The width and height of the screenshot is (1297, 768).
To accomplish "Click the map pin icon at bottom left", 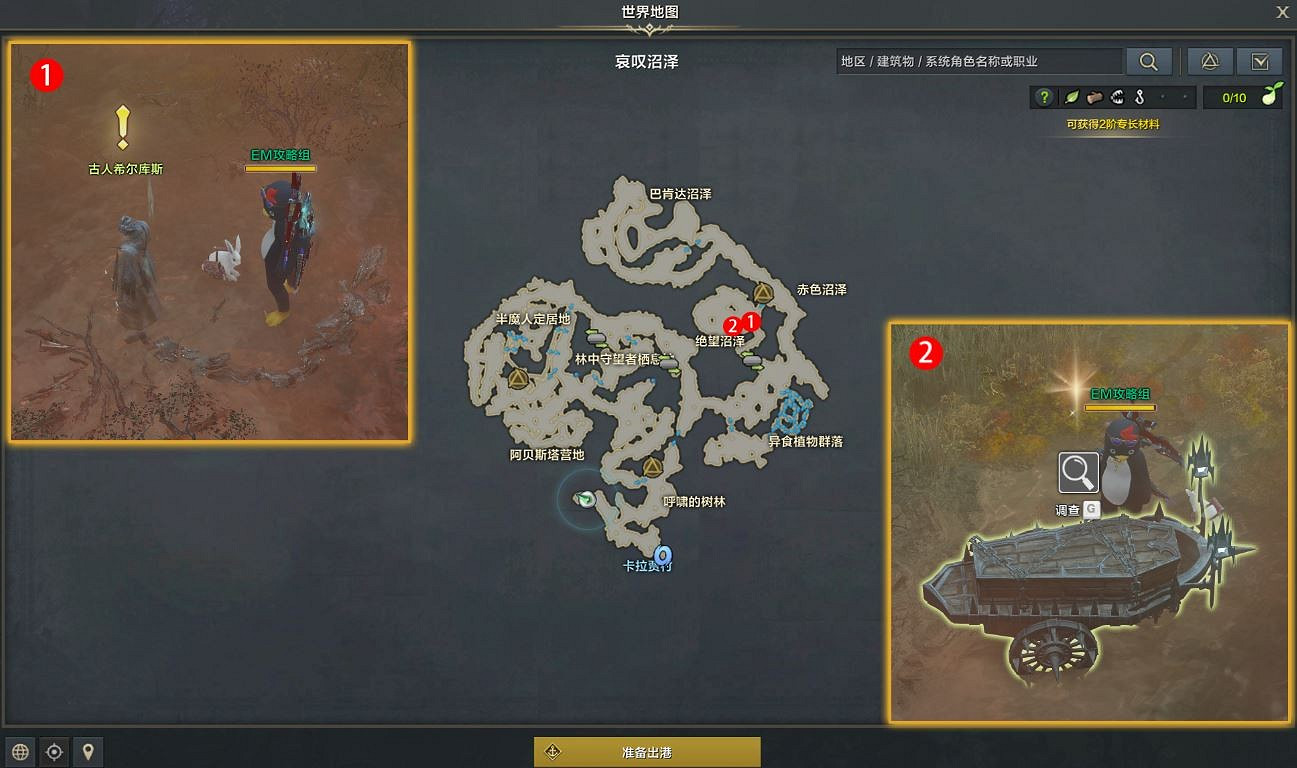I will click(x=88, y=752).
